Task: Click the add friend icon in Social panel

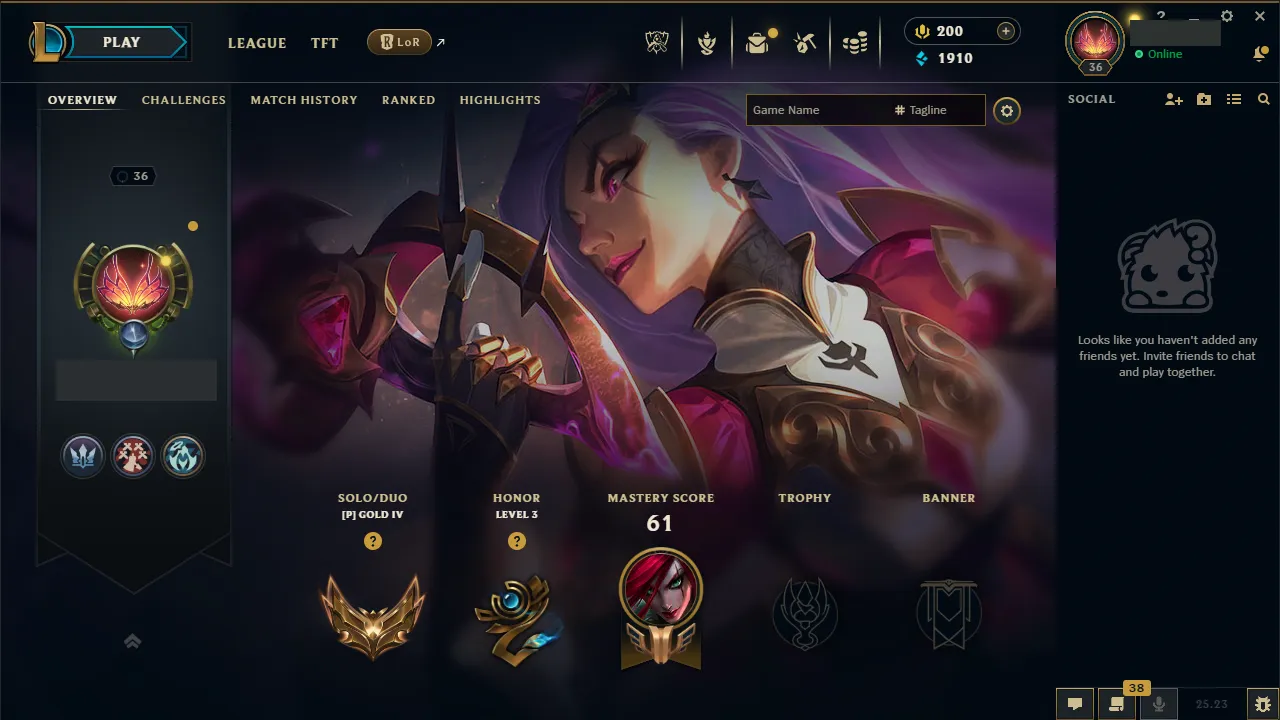Action: click(x=1172, y=99)
